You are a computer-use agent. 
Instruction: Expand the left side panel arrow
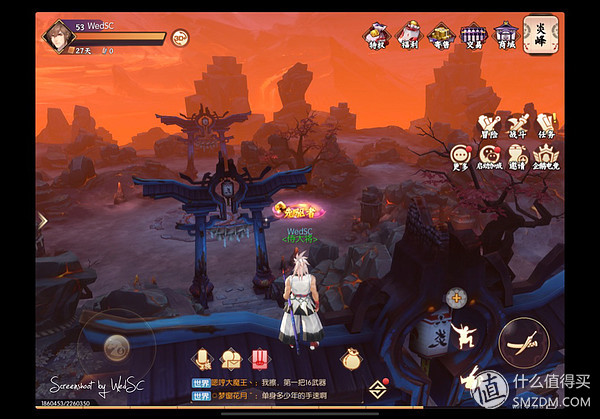tap(42, 220)
